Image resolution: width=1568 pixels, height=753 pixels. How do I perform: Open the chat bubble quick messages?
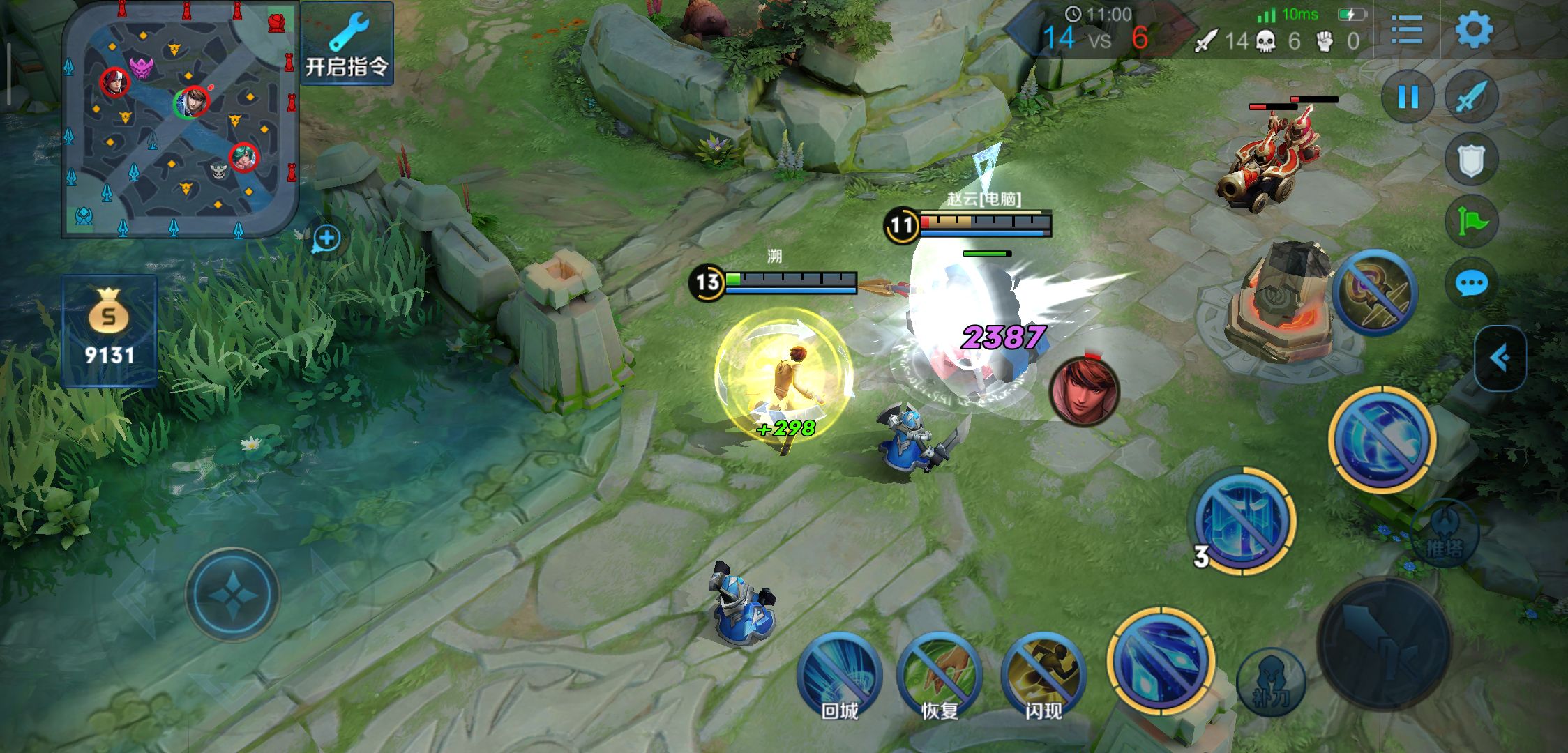coord(1471,283)
